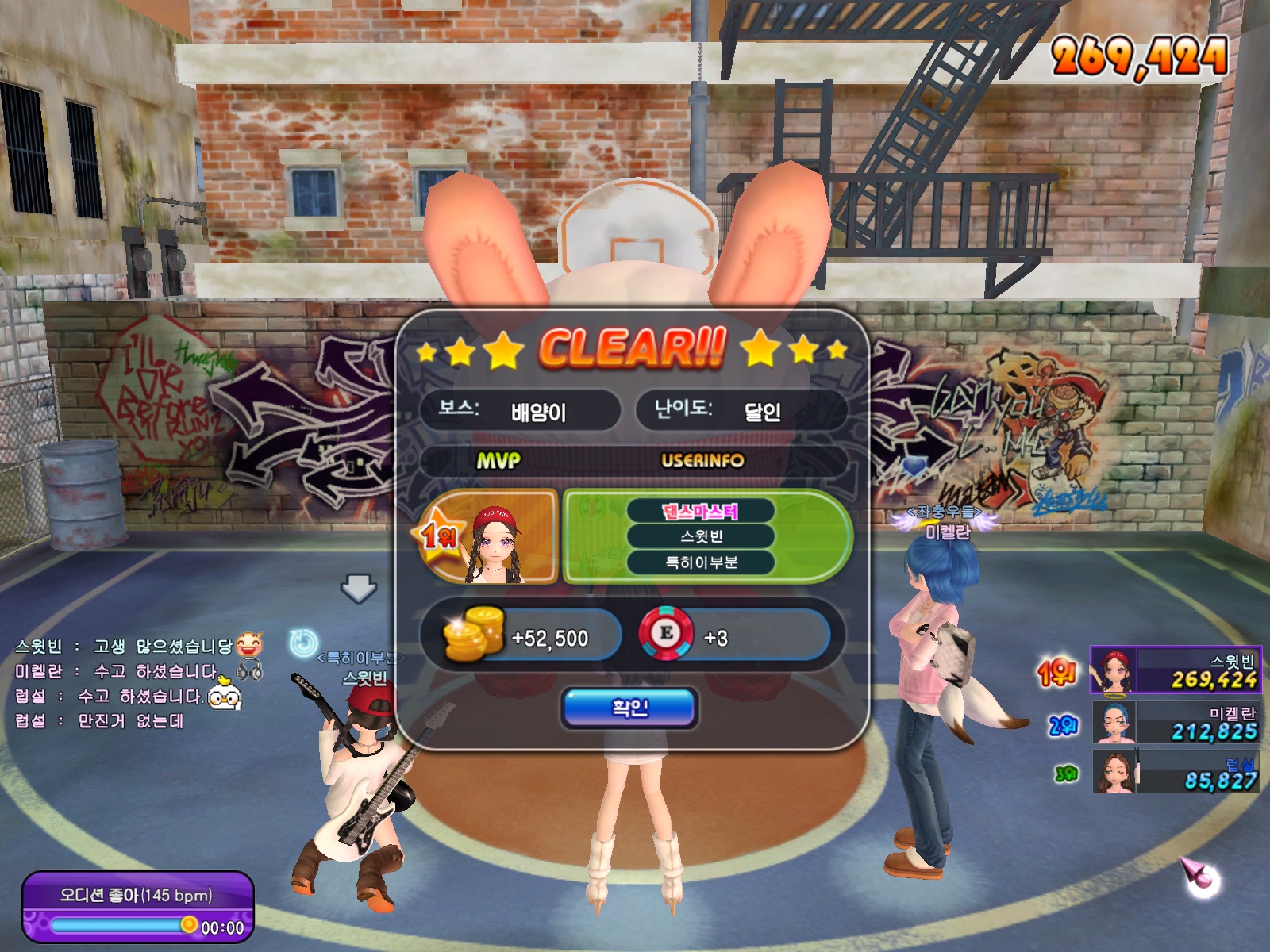
Task: Click the down arrow above chat
Action: click(359, 589)
